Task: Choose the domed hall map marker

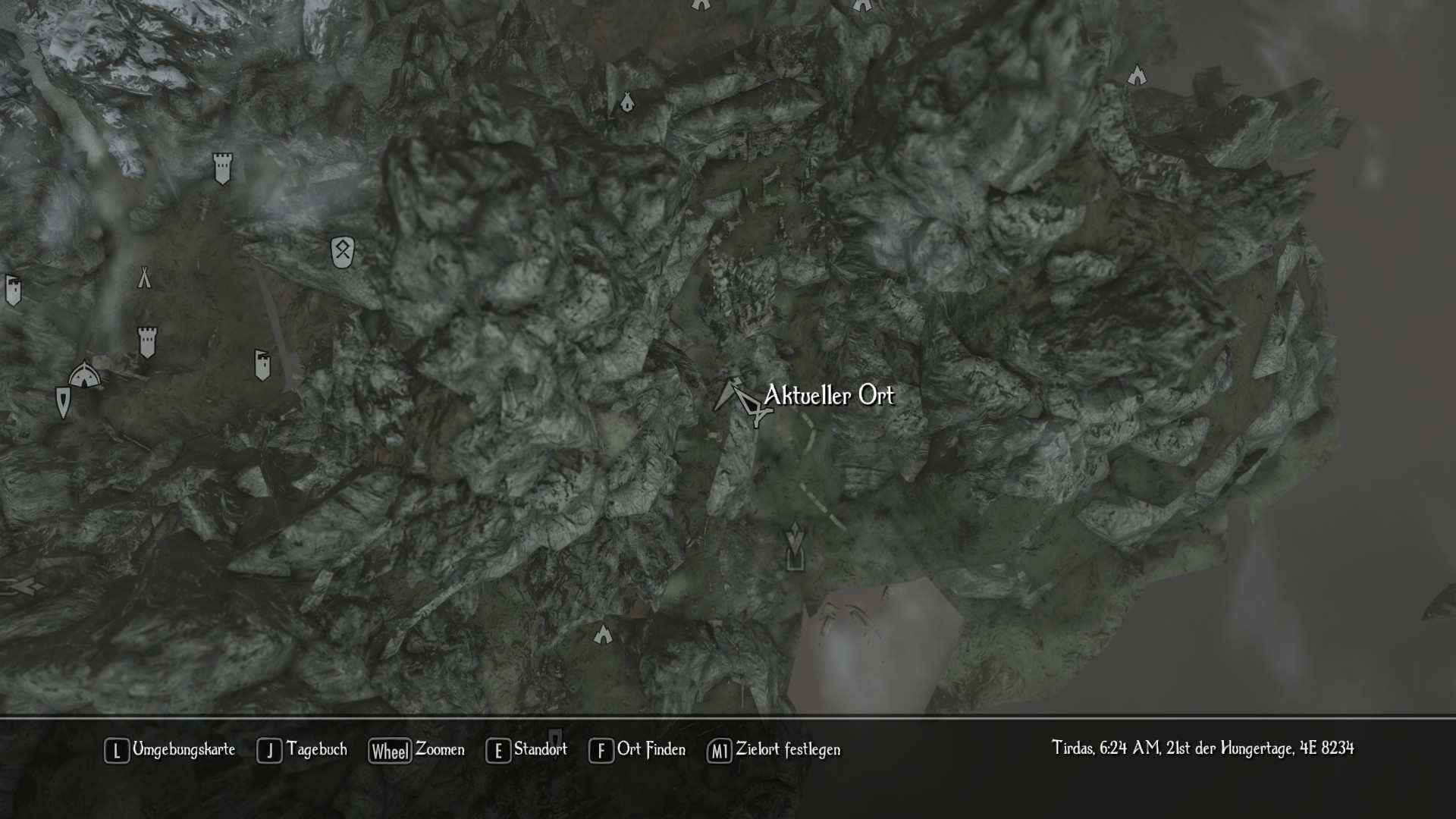Action: pyautogui.click(x=83, y=375)
